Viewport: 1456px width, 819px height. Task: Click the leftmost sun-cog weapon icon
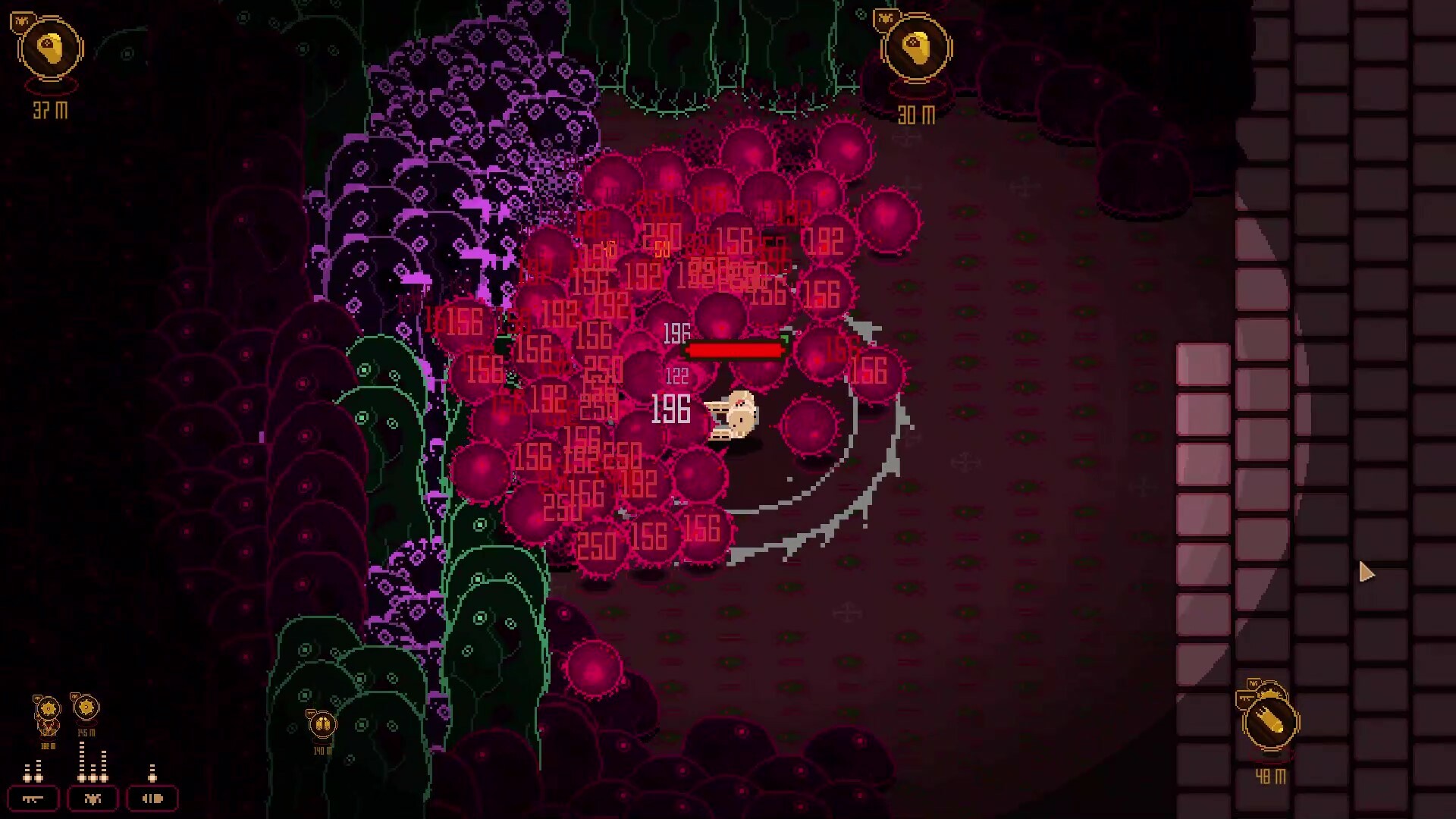(x=48, y=708)
